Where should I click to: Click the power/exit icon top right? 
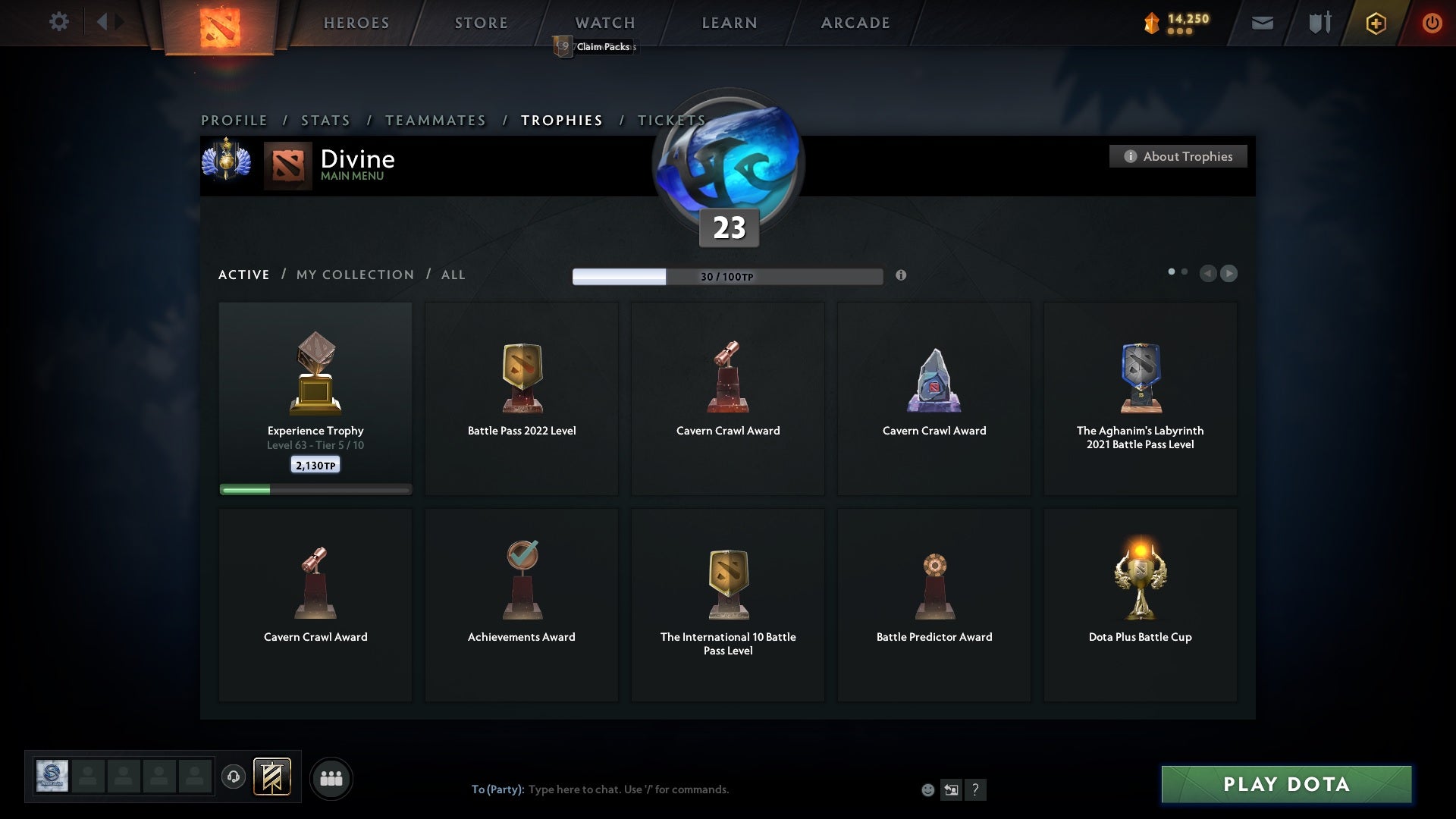pyautogui.click(x=1432, y=23)
